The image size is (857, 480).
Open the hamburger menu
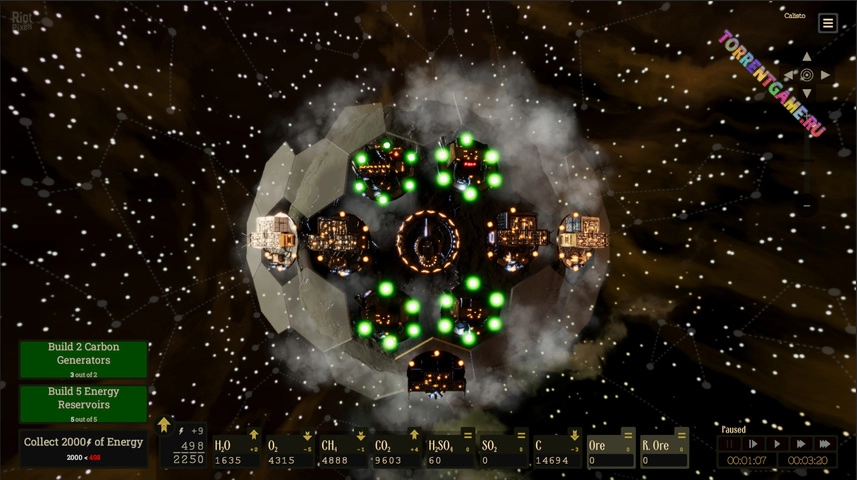click(x=828, y=23)
